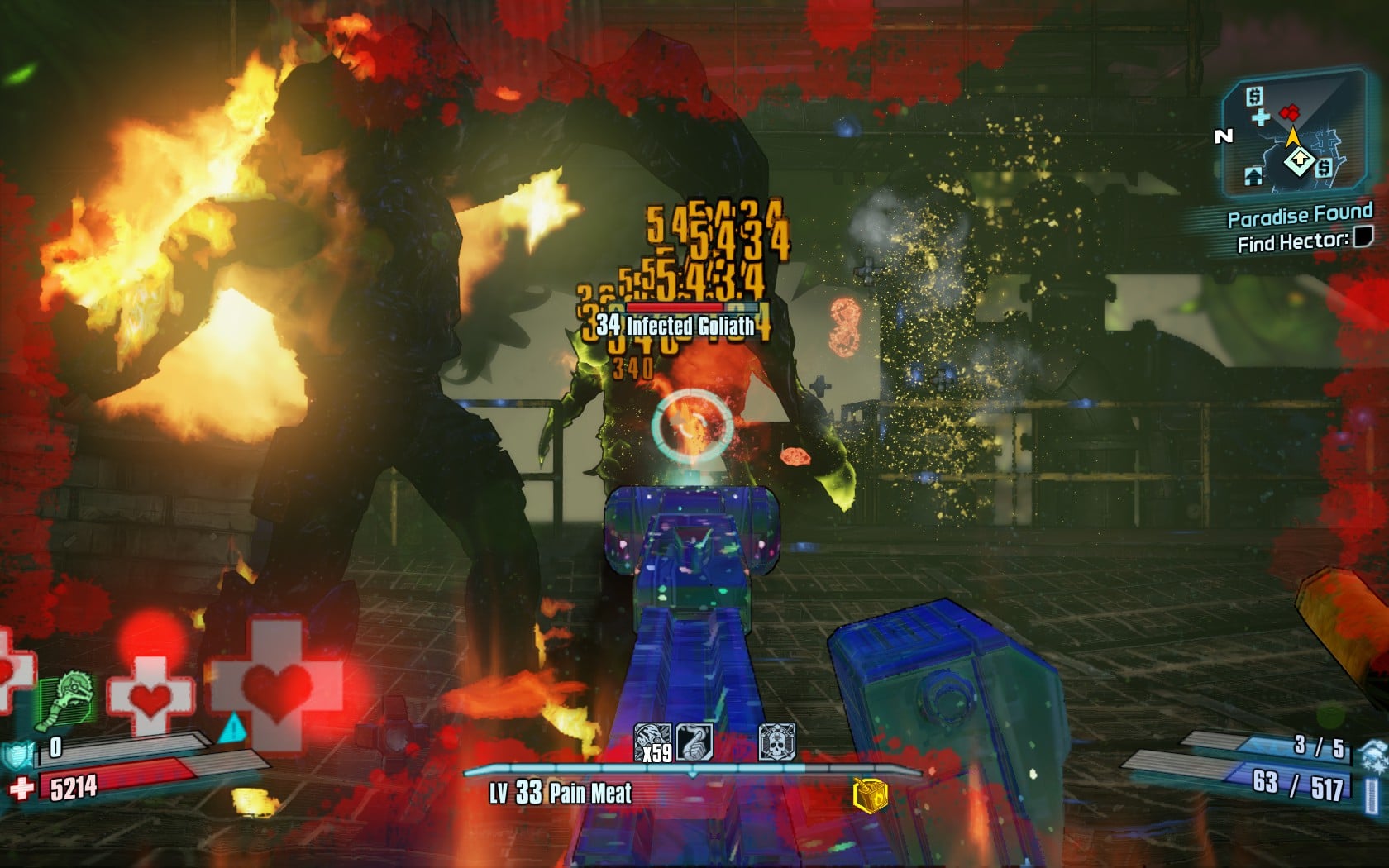Click the skull debuff status icon
Image resolution: width=1389 pixels, height=868 pixels.
pyautogui.click(x=776, y=743)
